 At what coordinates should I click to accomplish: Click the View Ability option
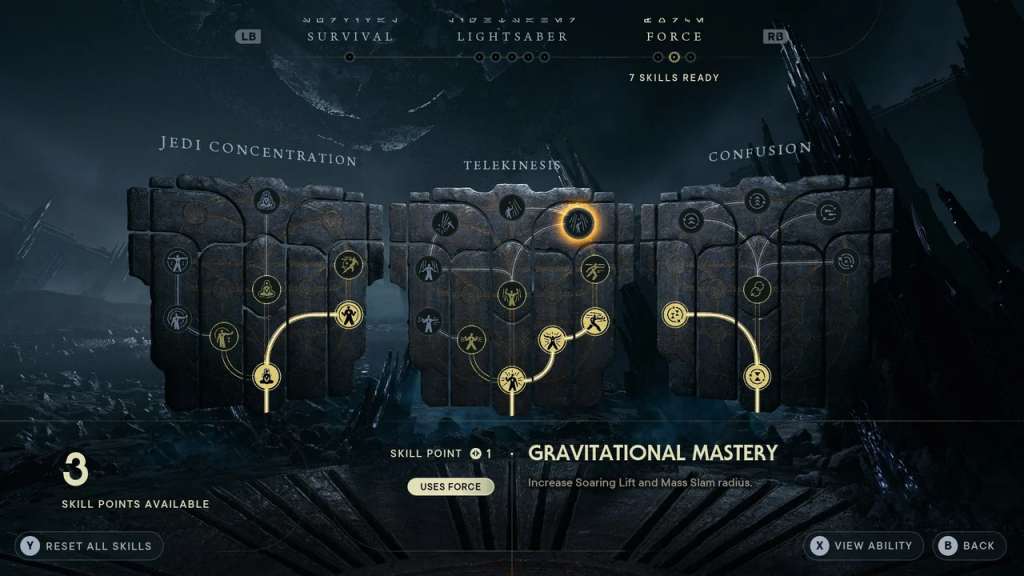point(863,546)
